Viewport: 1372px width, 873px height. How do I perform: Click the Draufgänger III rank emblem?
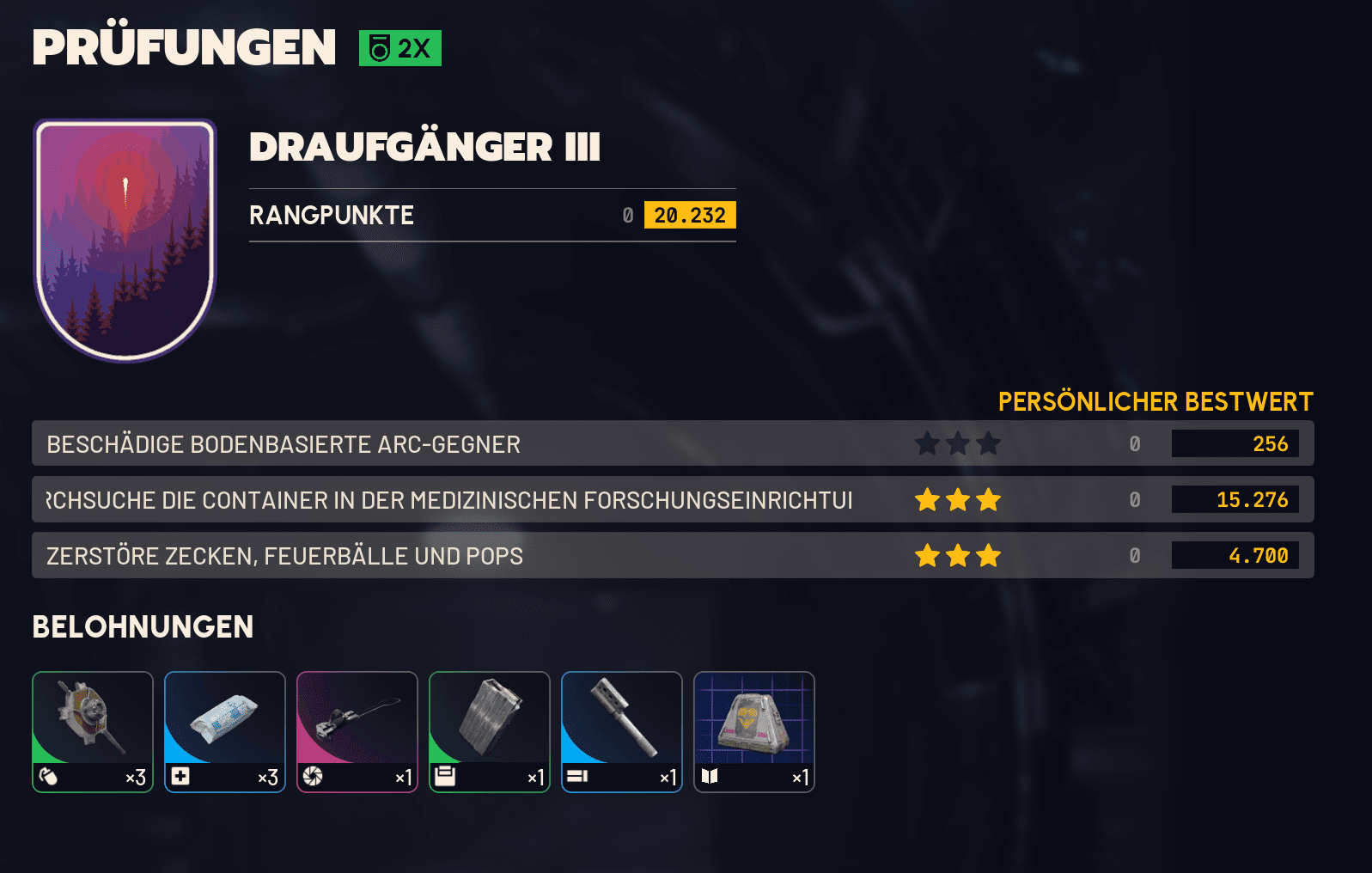click(125, 239)
